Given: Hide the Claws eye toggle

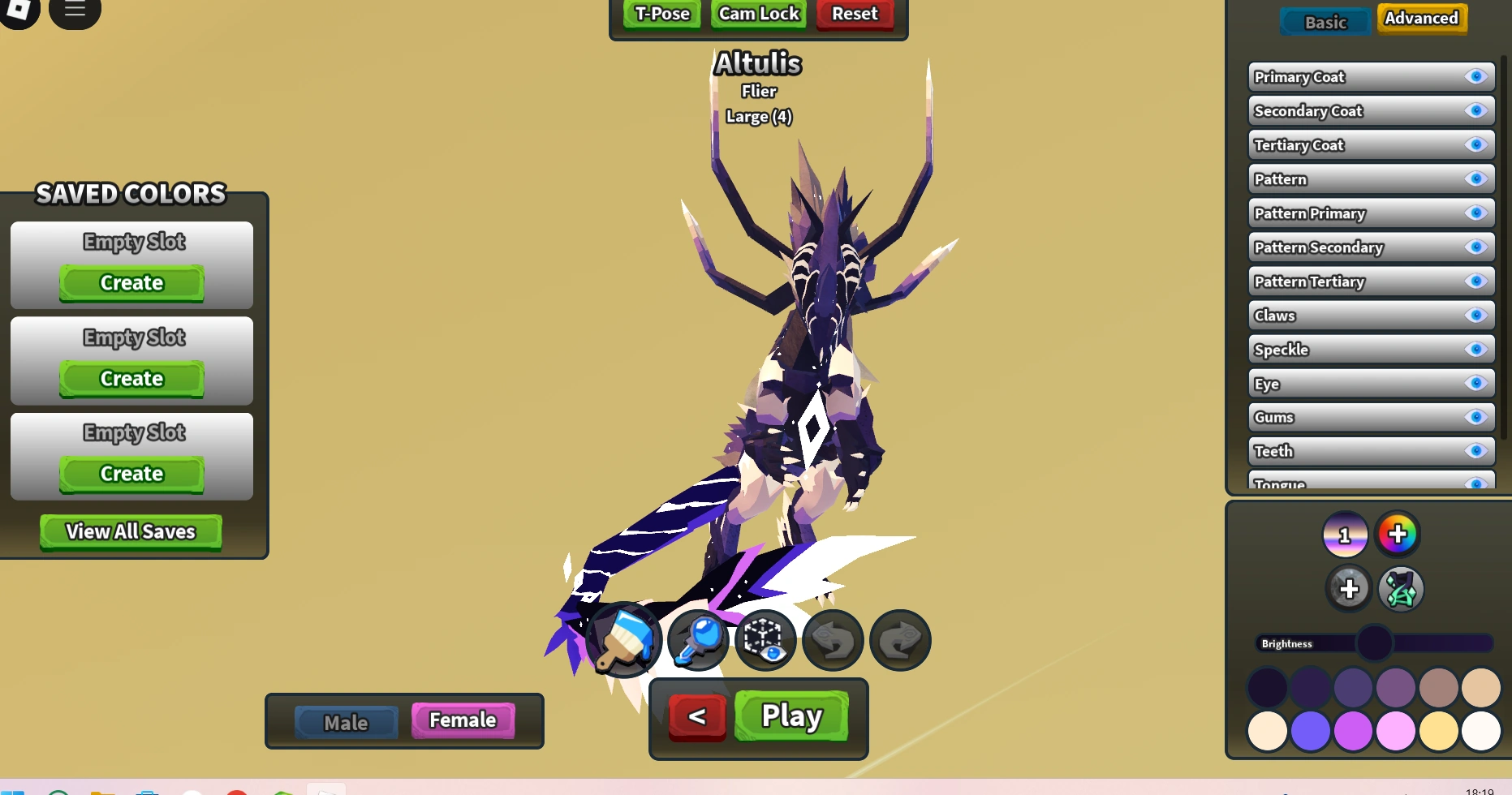Looking at the screenshot, I should [1476, 315].
